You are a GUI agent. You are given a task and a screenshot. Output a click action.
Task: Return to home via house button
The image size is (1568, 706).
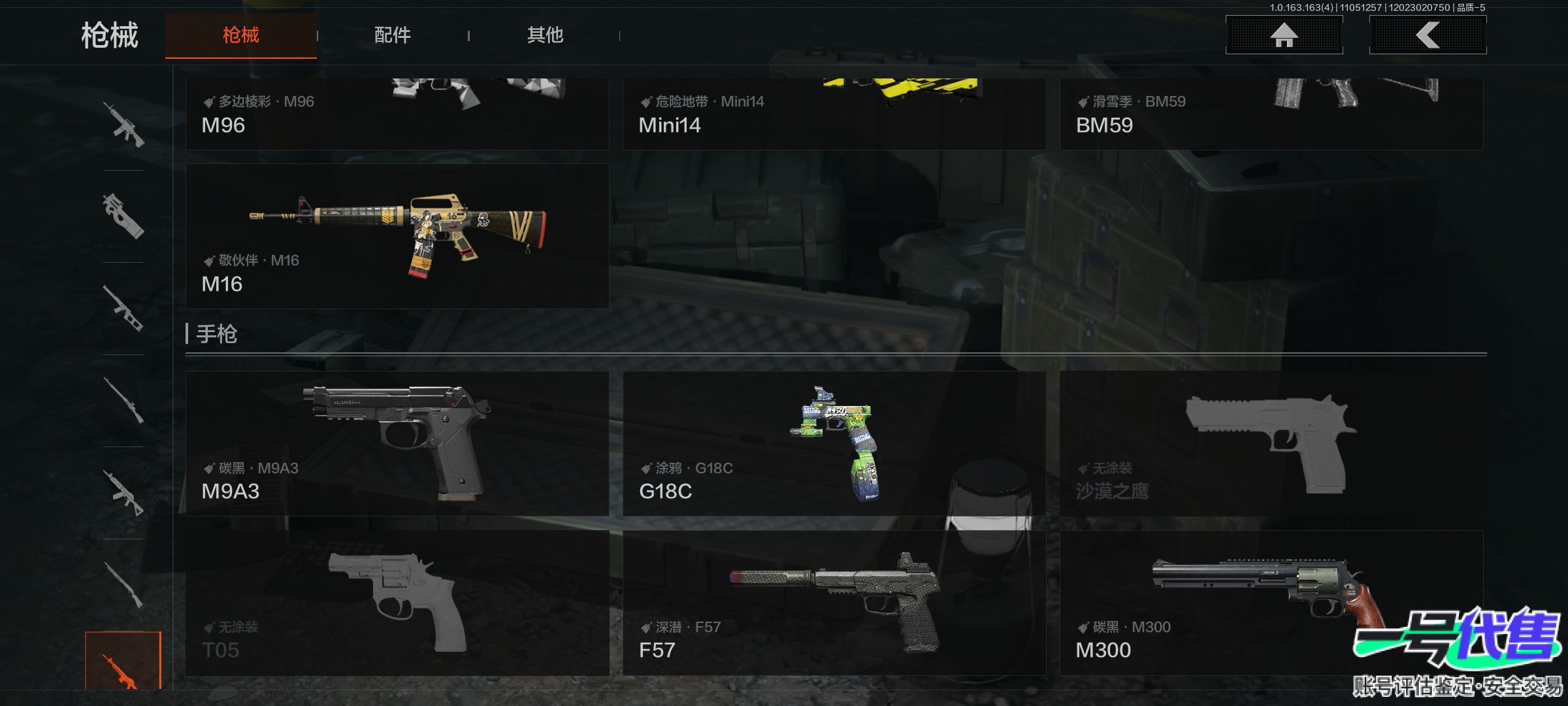coord(1284,35)
